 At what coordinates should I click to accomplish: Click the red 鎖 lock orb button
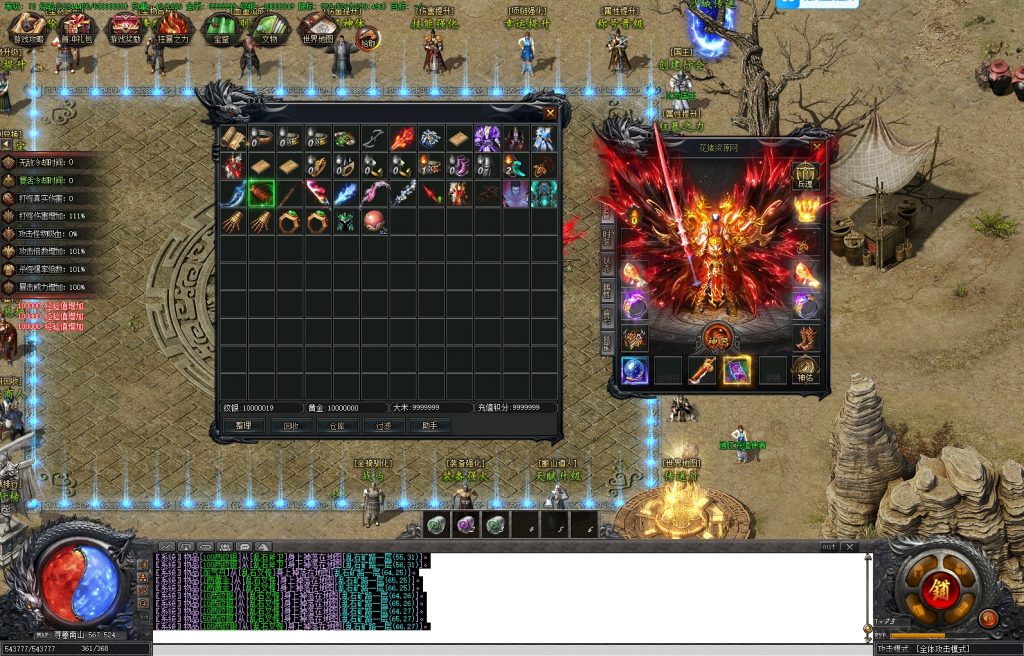[x=941, y=588]
